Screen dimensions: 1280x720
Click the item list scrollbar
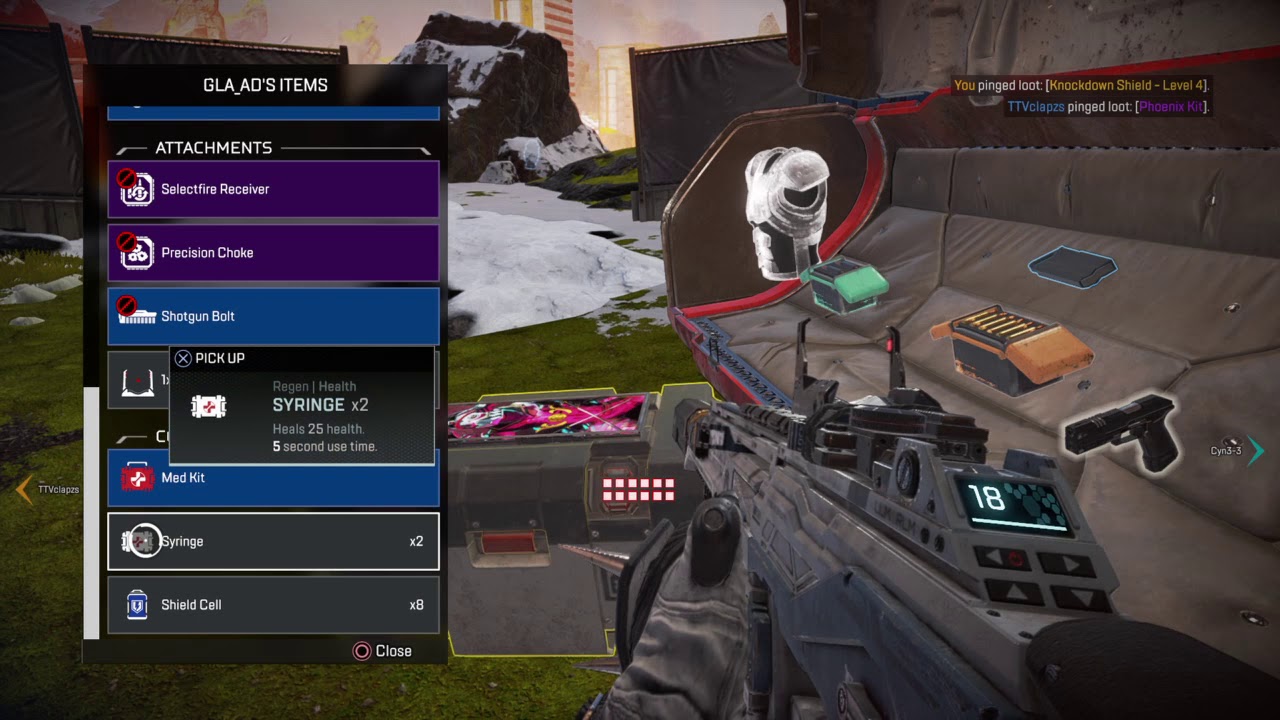pos(91,510)
